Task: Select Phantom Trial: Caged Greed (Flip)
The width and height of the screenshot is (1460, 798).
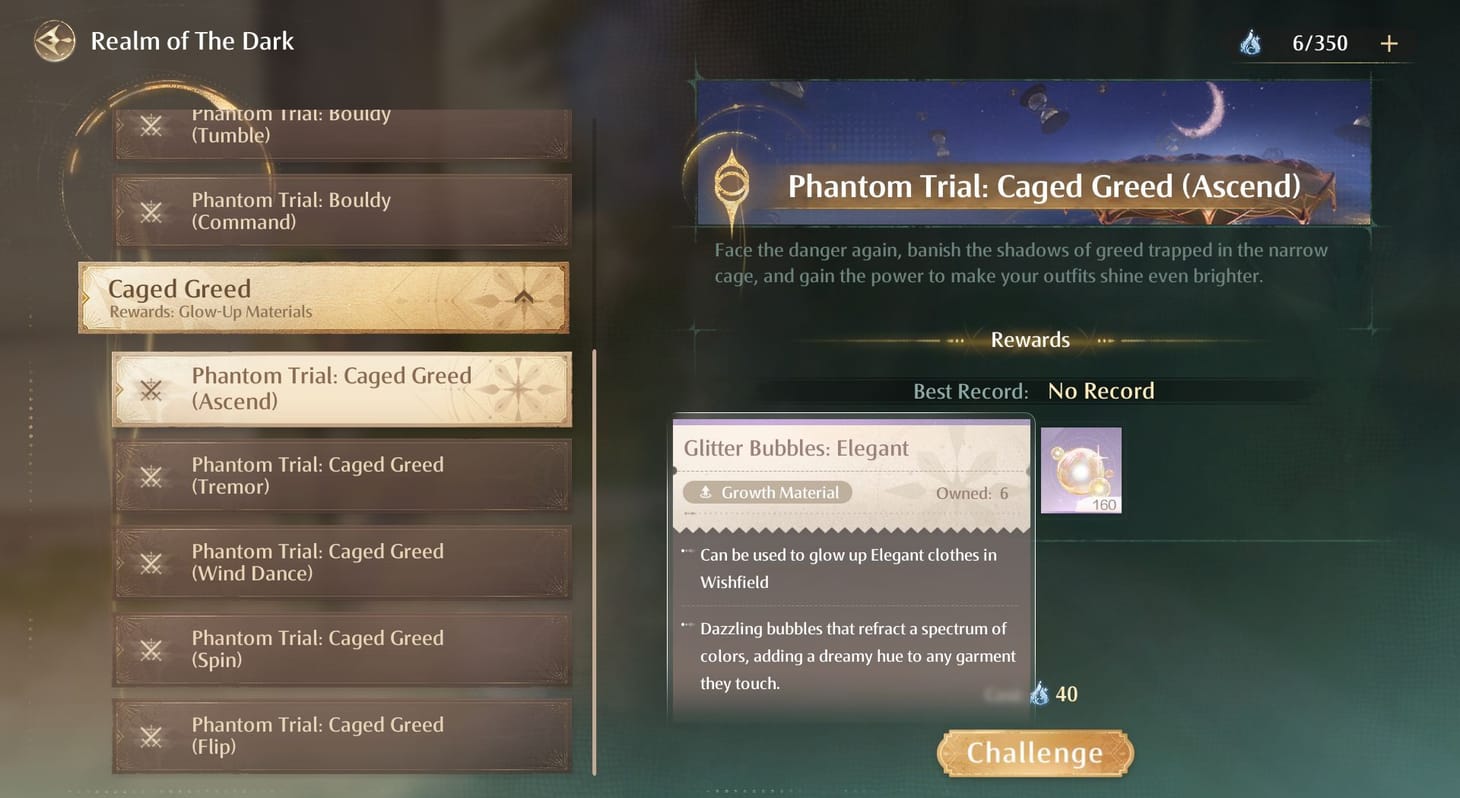Action: click(340, 736)
